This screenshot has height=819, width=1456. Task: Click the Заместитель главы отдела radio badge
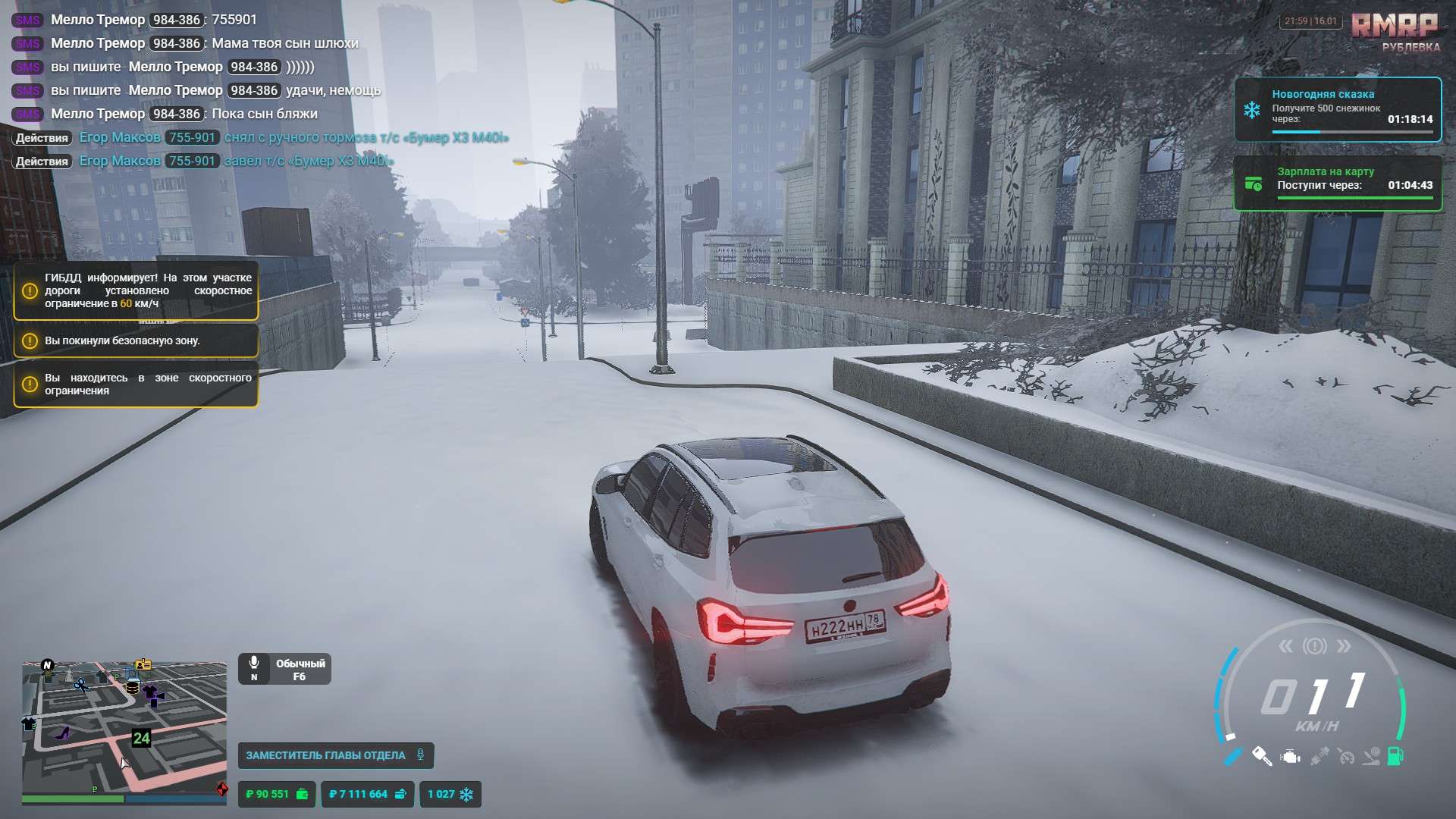coord(335,755)
